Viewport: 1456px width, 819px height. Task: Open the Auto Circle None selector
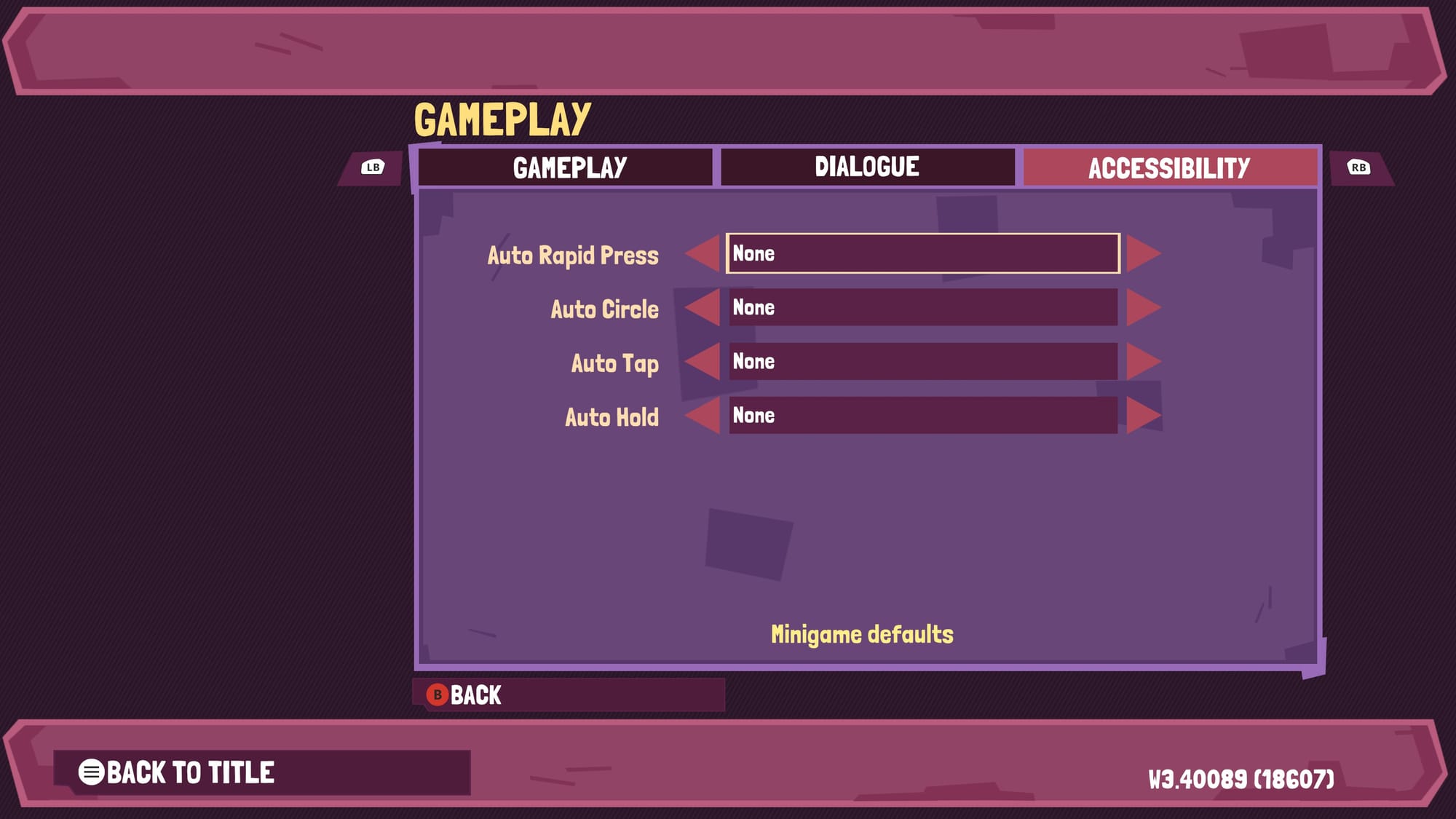tap(925, 309)
